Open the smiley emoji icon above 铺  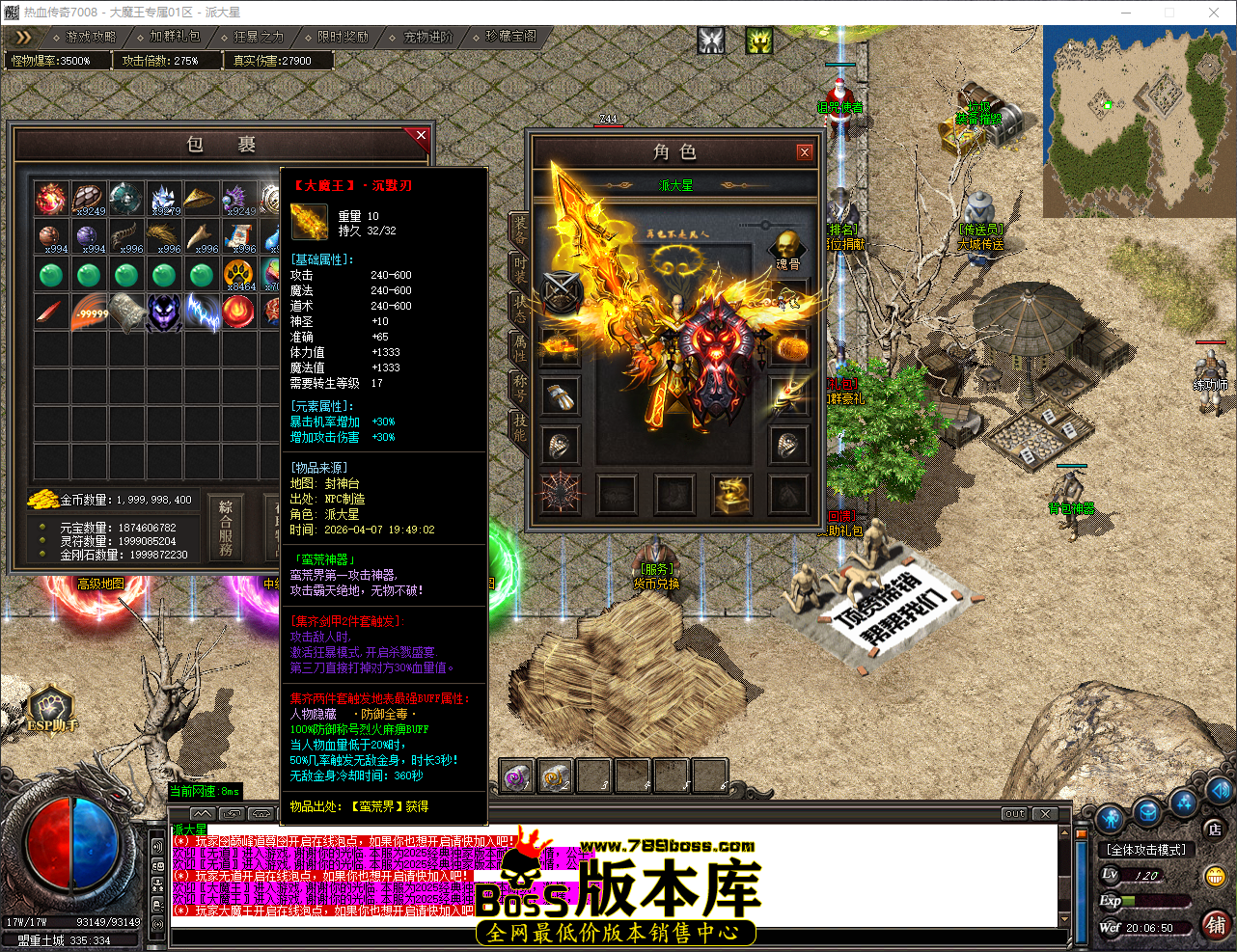[x=1216, y=876]
